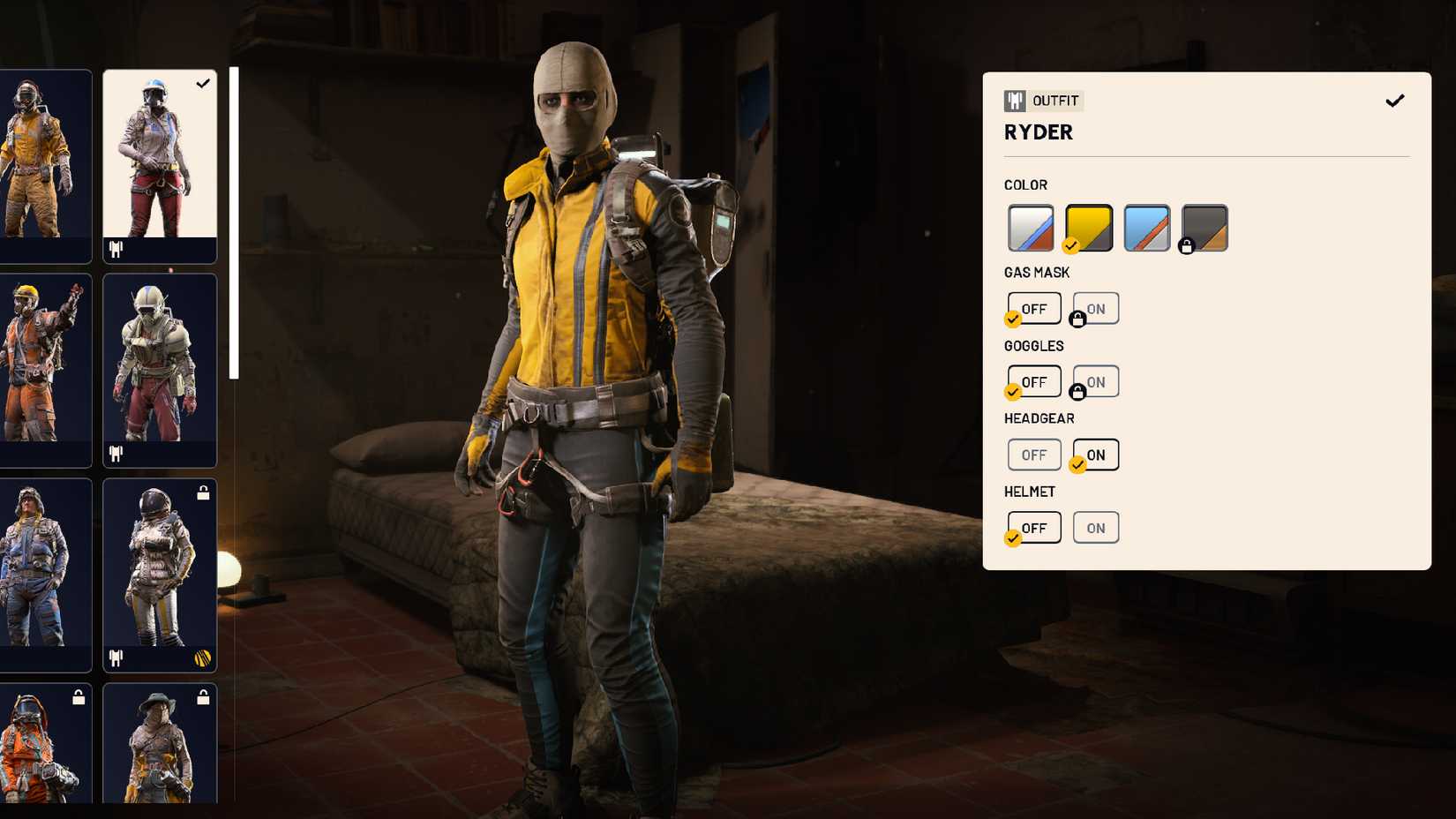Turn Headgear OFF
Screen dimensions: 1456x819
click(x=1033, y=455)
